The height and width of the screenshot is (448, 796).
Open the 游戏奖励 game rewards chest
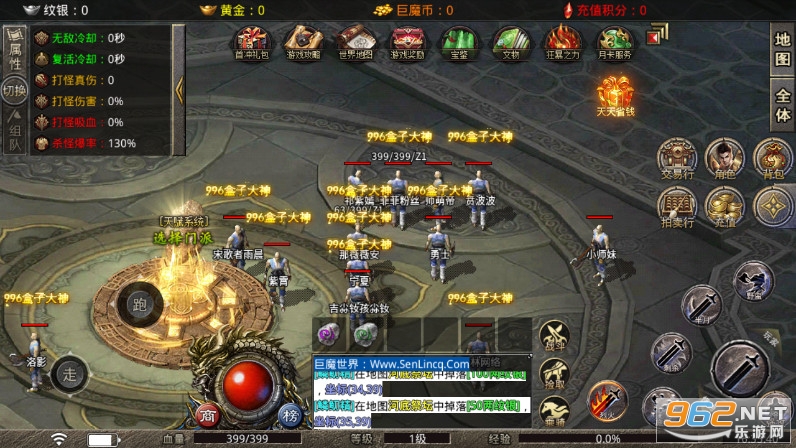(x=407, y=42)
